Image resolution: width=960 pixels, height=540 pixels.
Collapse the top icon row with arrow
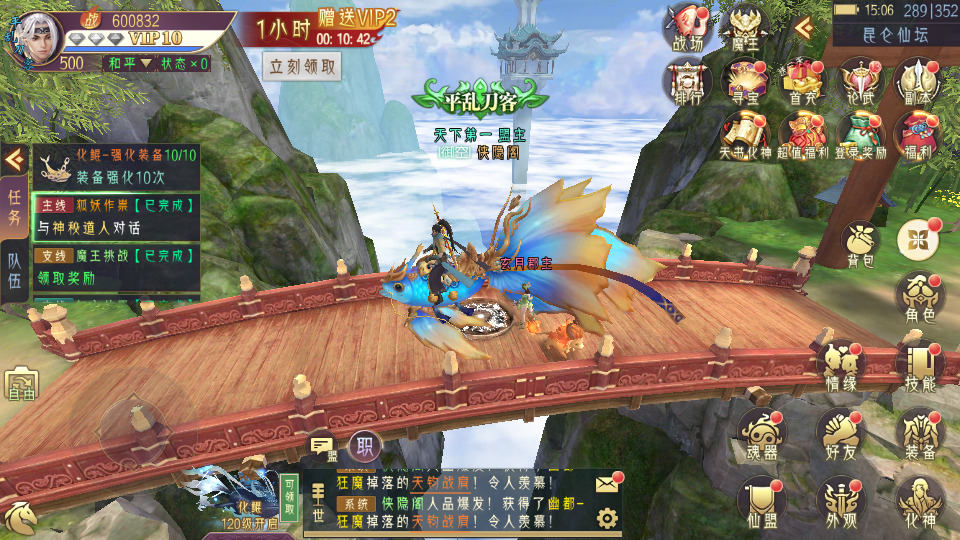[x=802, y=26]
